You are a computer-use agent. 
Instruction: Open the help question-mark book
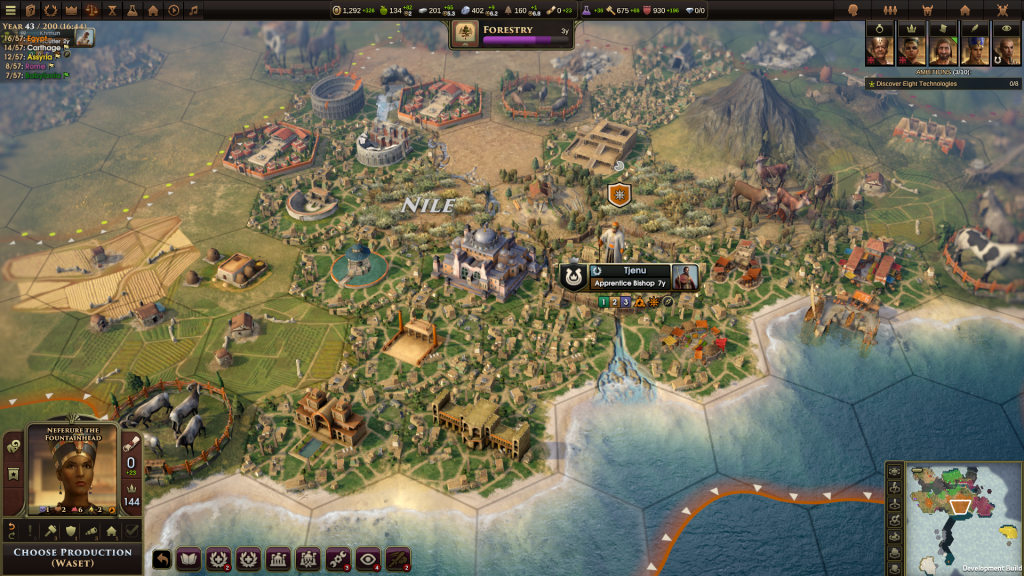pos(30,10)
